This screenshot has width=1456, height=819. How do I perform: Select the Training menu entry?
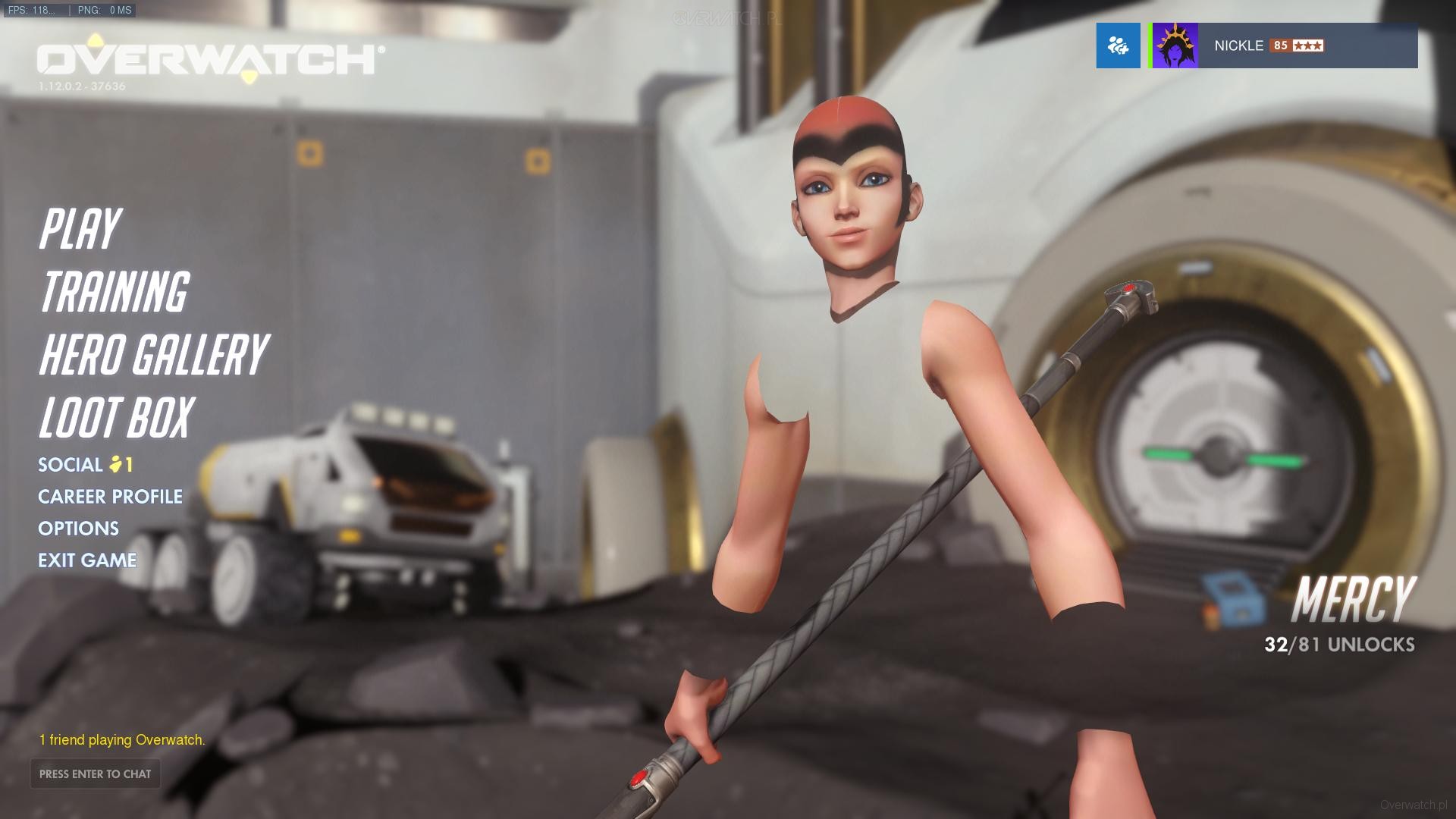click(114, 292)
